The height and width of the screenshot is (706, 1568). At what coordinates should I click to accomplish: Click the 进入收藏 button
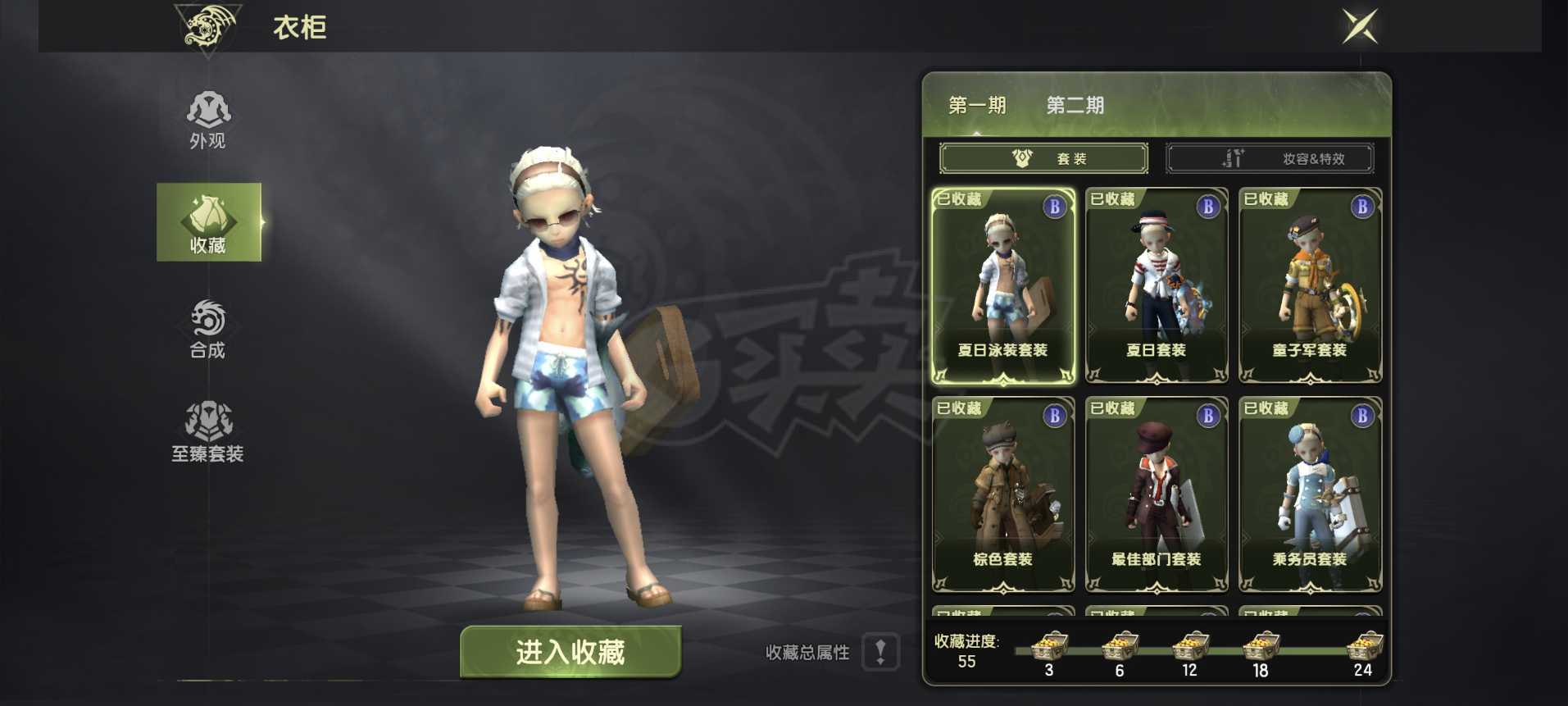570,652
